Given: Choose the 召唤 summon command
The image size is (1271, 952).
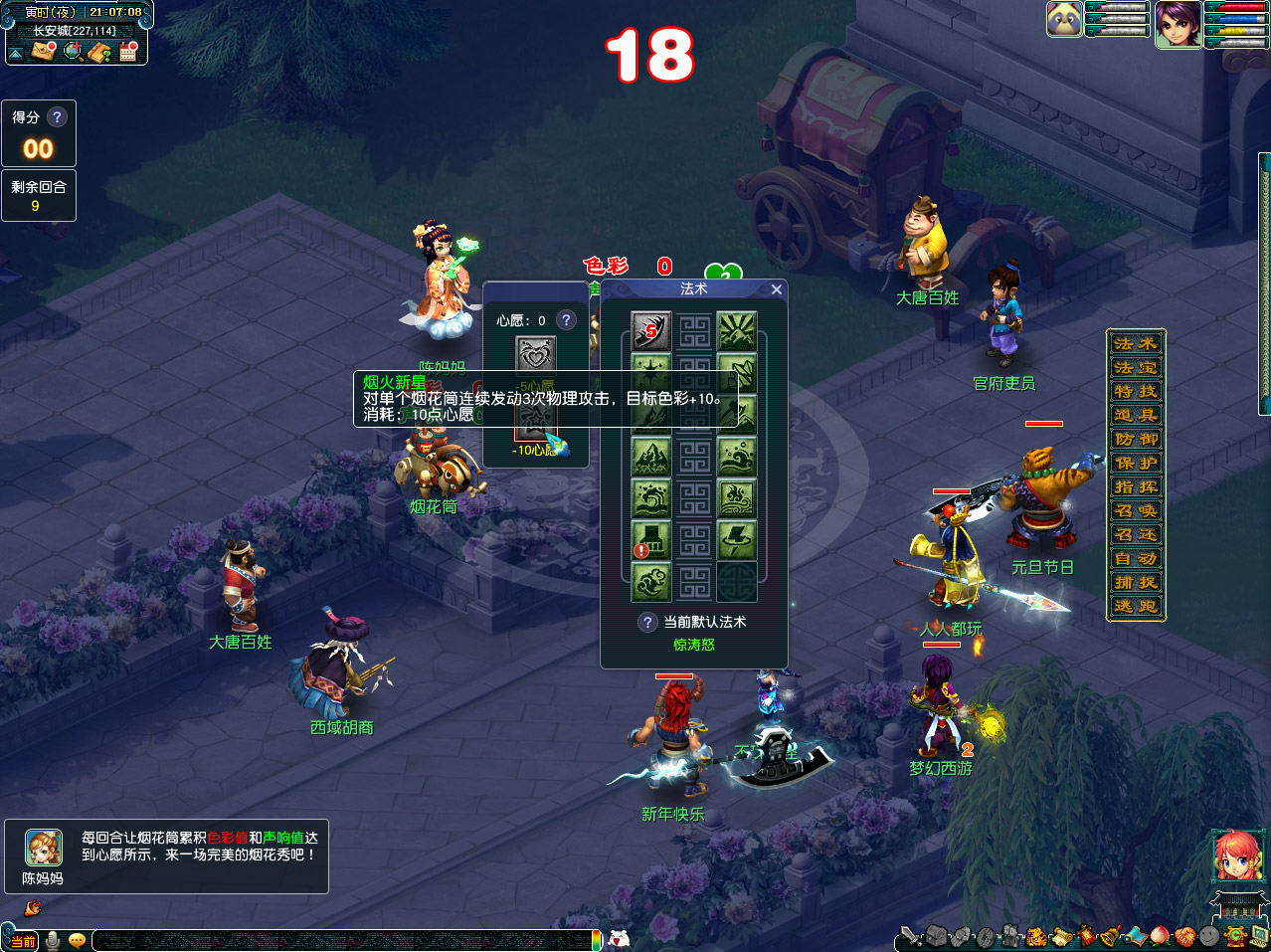Looking at the screenshot, I should [1136, 510].
